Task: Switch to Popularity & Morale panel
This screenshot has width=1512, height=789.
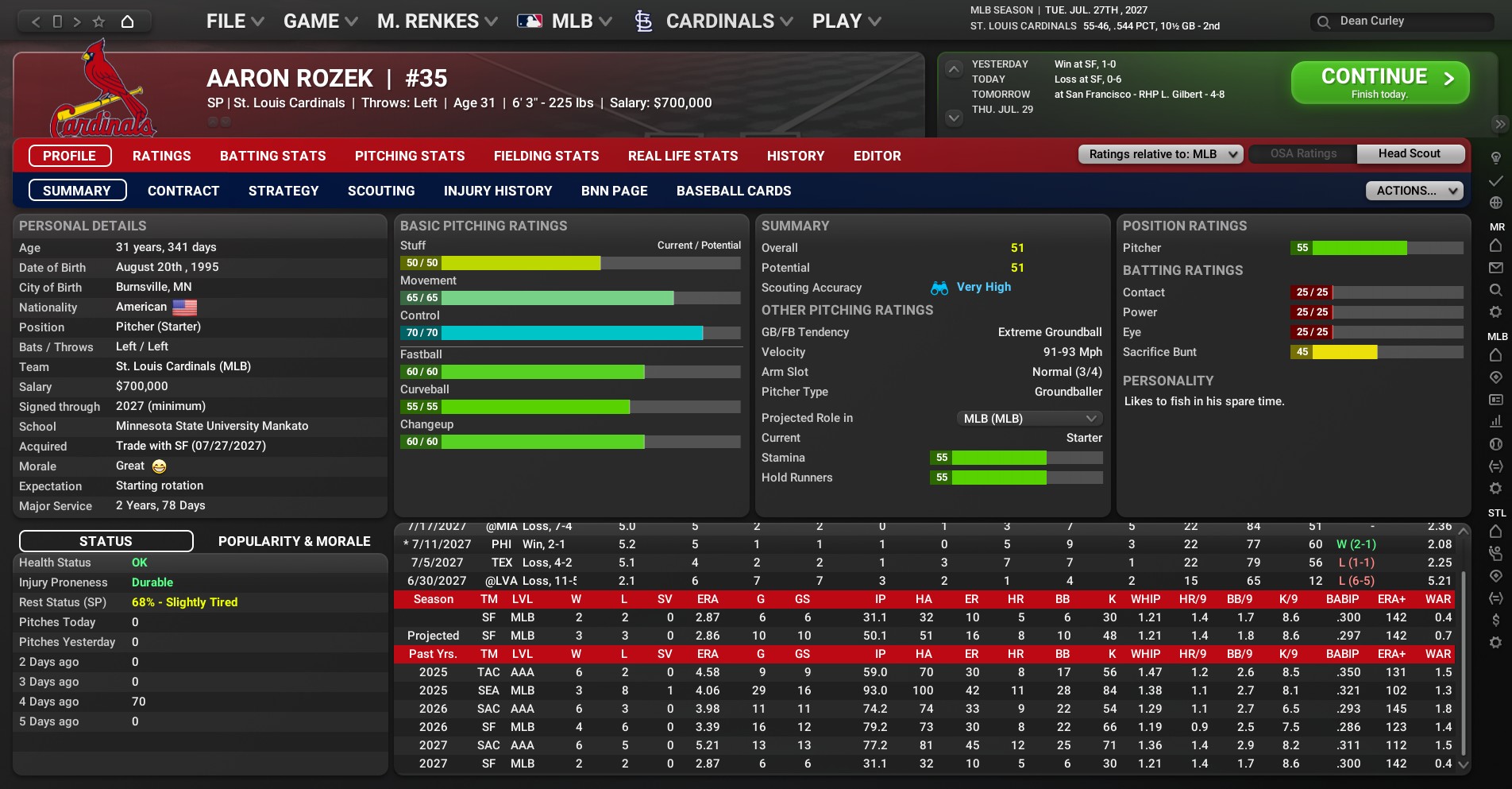Action: pos(294,541)
